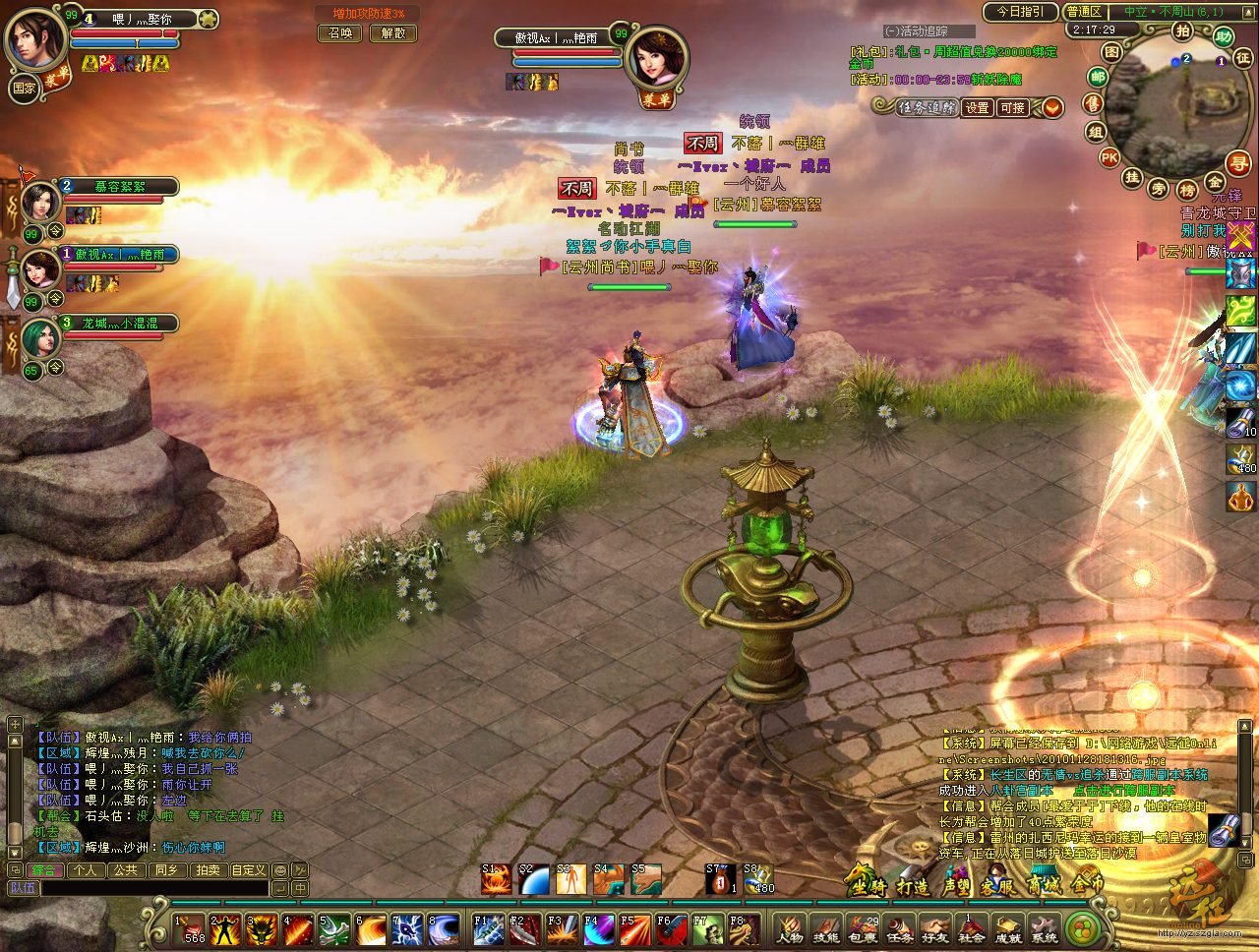Click the 设置 button on quest tracker
The image size is (1259, 952).
point(977,108)
